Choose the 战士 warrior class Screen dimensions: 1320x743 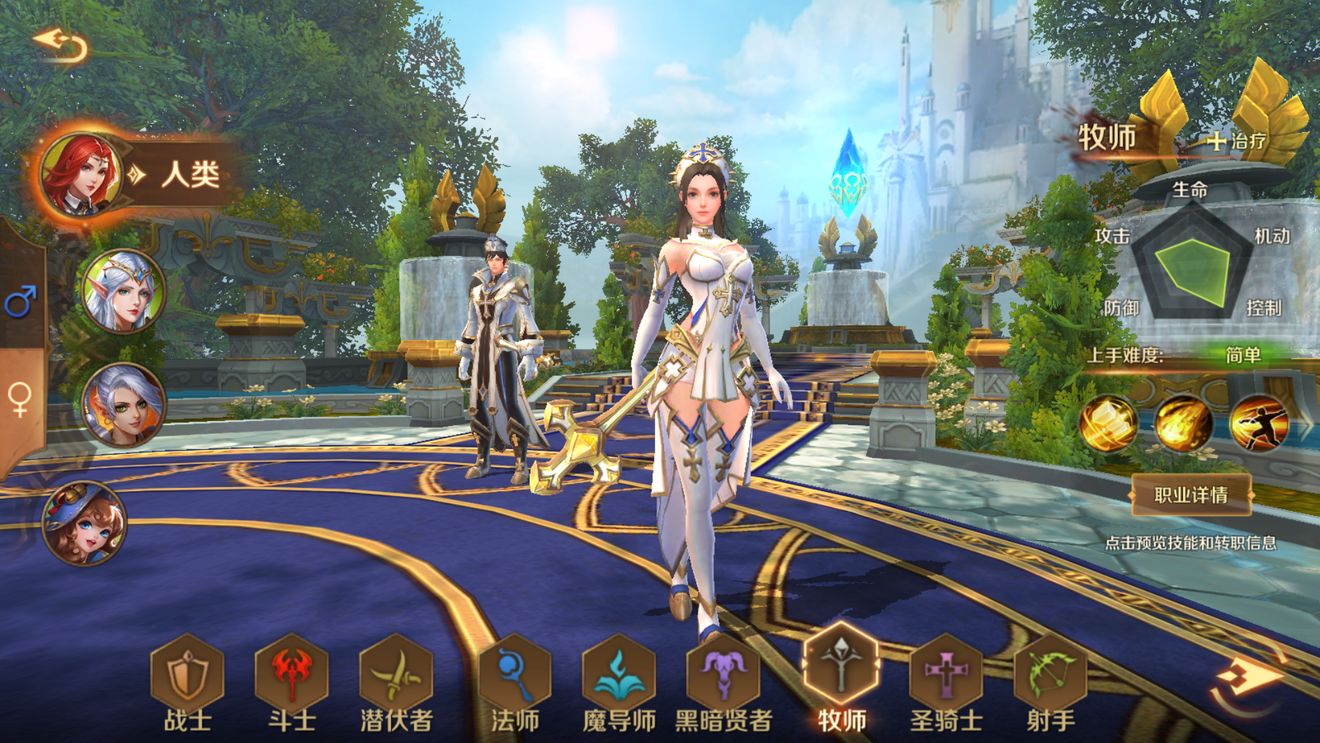187,672
